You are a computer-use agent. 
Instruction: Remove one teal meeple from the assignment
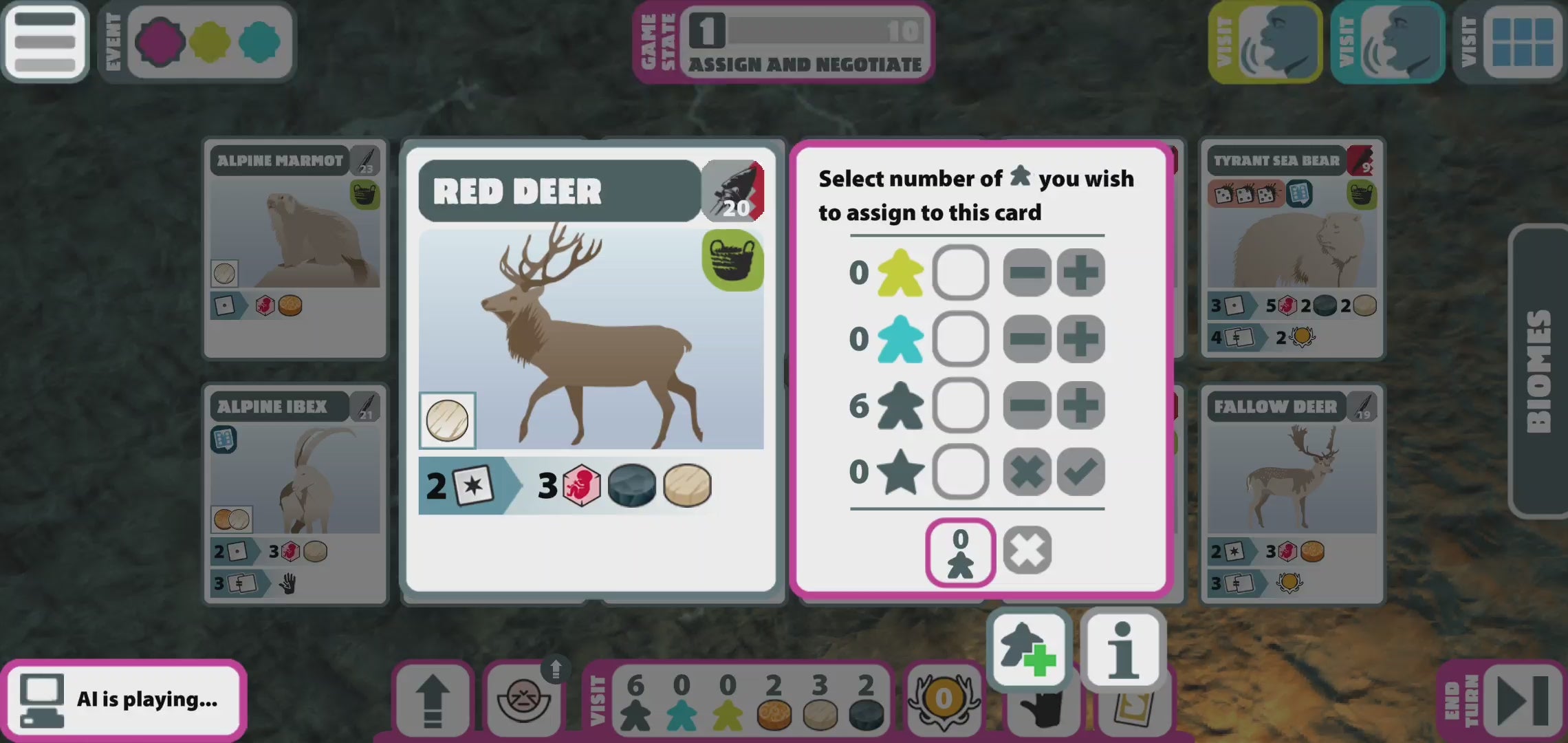pyautogui.click(x=1027, y=339)
